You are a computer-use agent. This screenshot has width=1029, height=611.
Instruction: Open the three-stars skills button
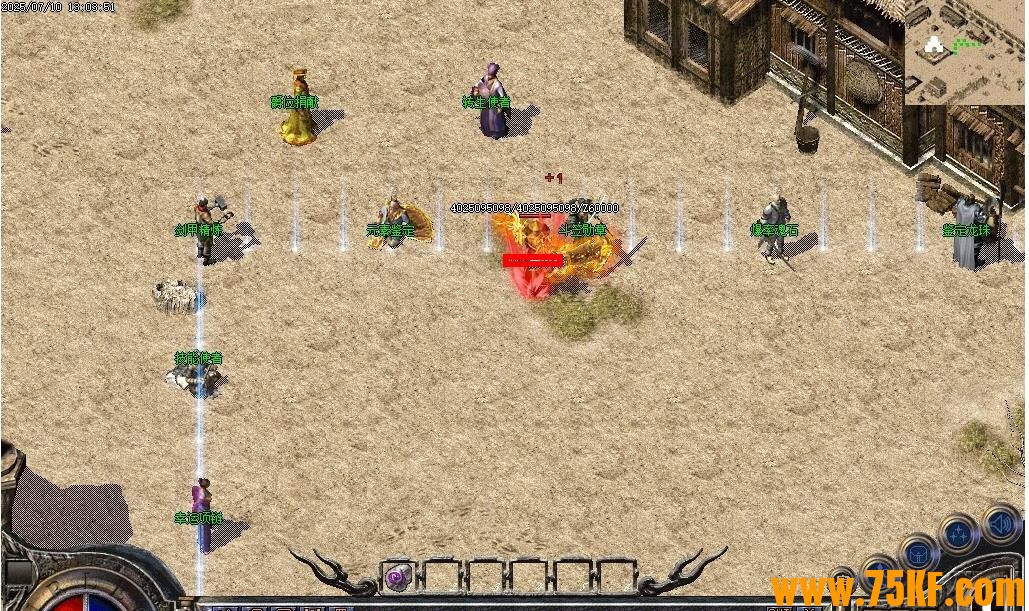(959, 534)
